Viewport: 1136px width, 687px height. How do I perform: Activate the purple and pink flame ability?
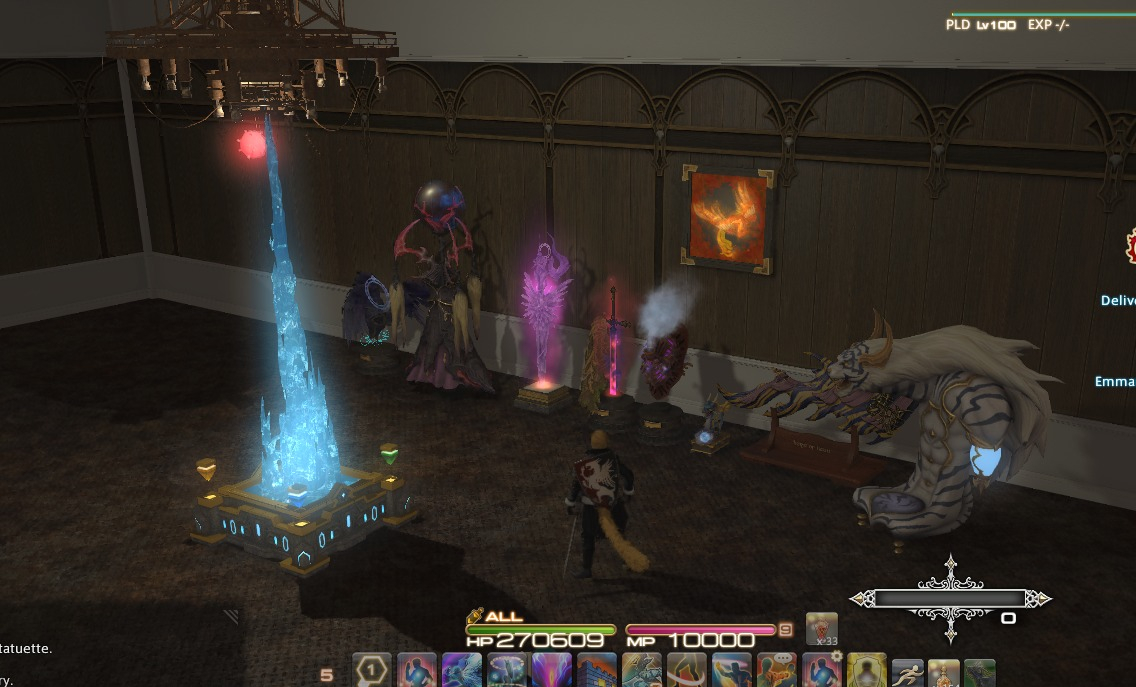pyautogui.click(x=551, y=672)
